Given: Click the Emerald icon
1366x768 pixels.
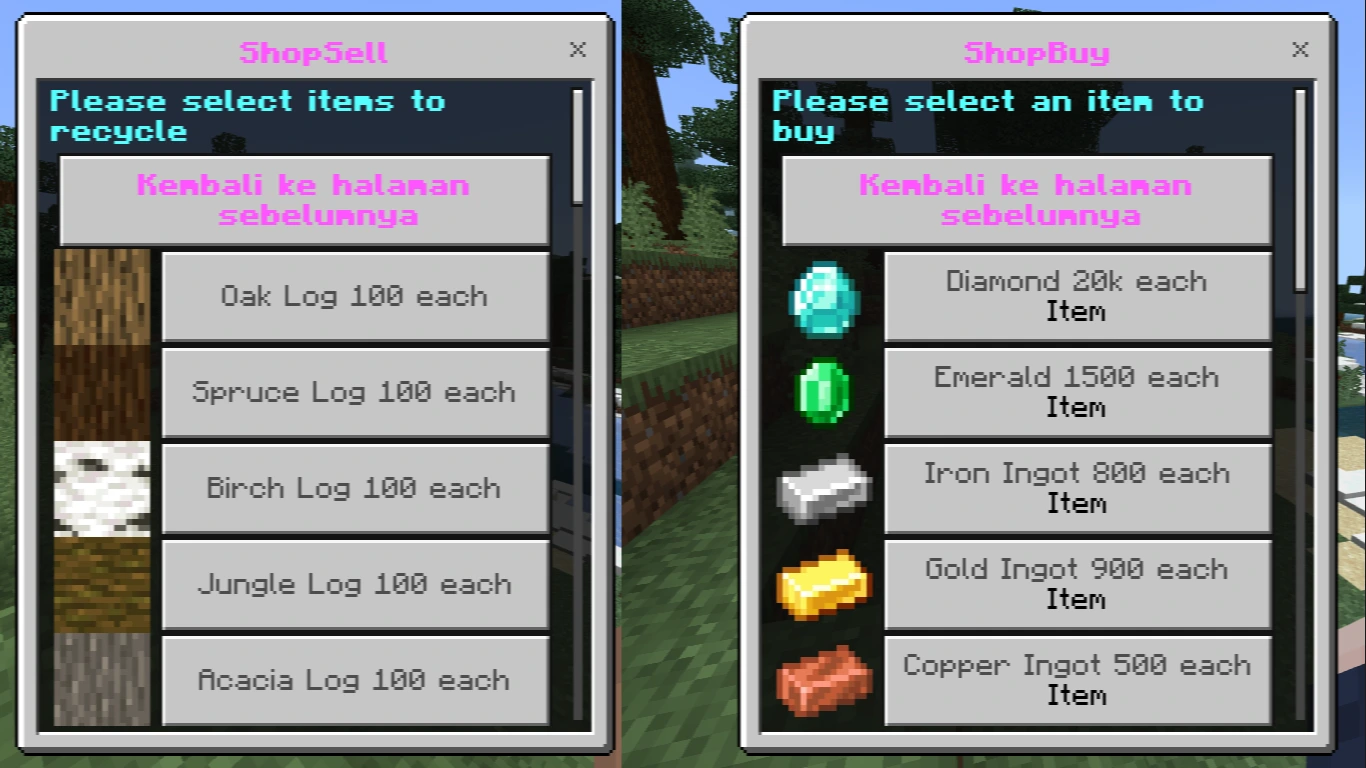Looking at the screenshot, I should click(x=823, y=392).
